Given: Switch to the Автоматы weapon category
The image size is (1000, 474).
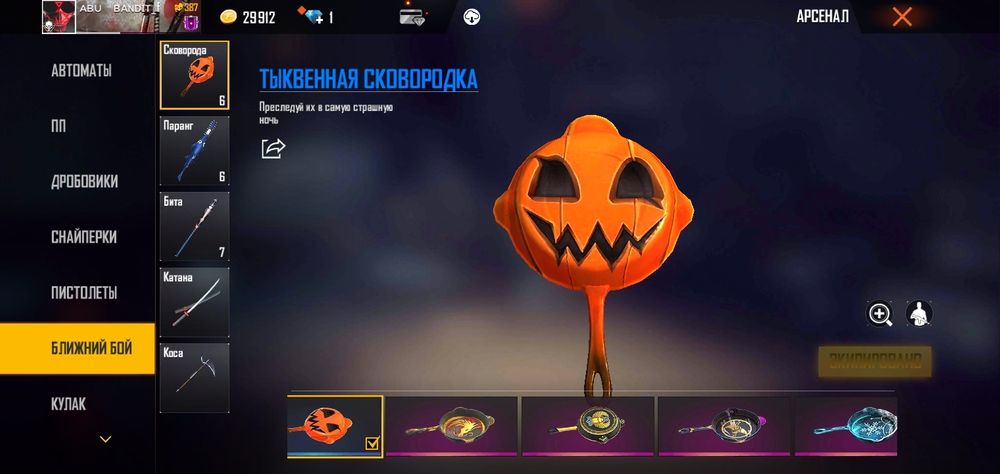Looking at the screenshot, I should click(x=80, y=71).
